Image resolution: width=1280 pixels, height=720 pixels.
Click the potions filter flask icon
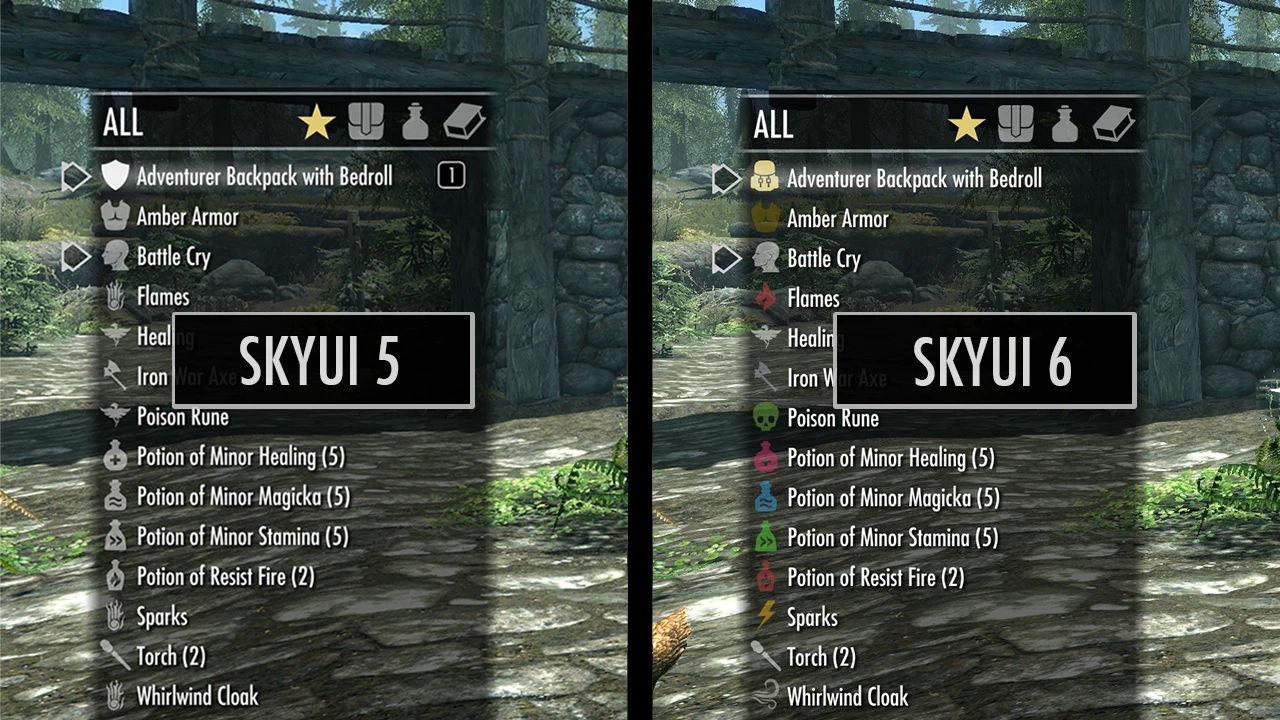pyautogui.click(x=414, y=122)
